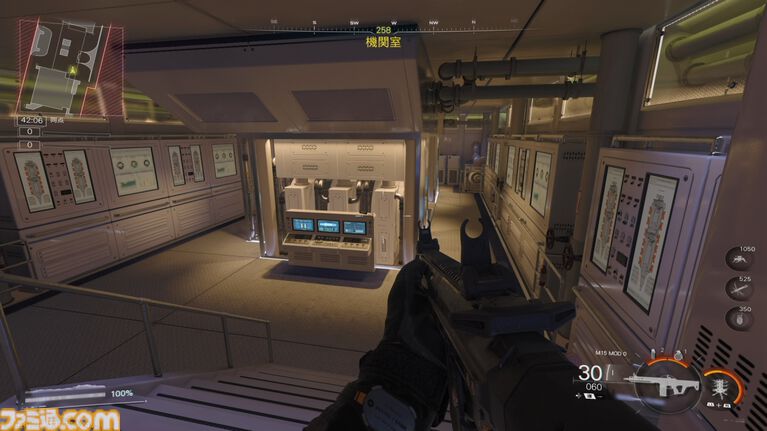Click the compass heading bar
Viewport: 767px width, 431px height.
click(383, 22)
